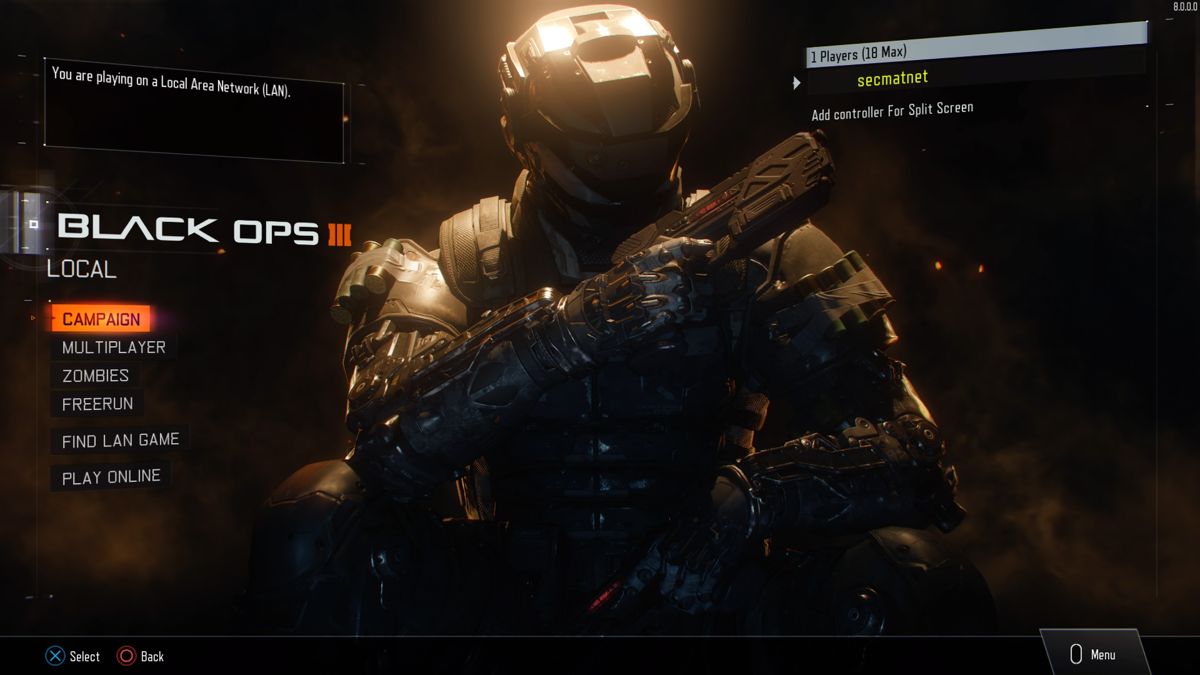The height and width of the screenshot is (675, 1200).
Task: Choose the Zombies mode
Action: pos(95,376)
